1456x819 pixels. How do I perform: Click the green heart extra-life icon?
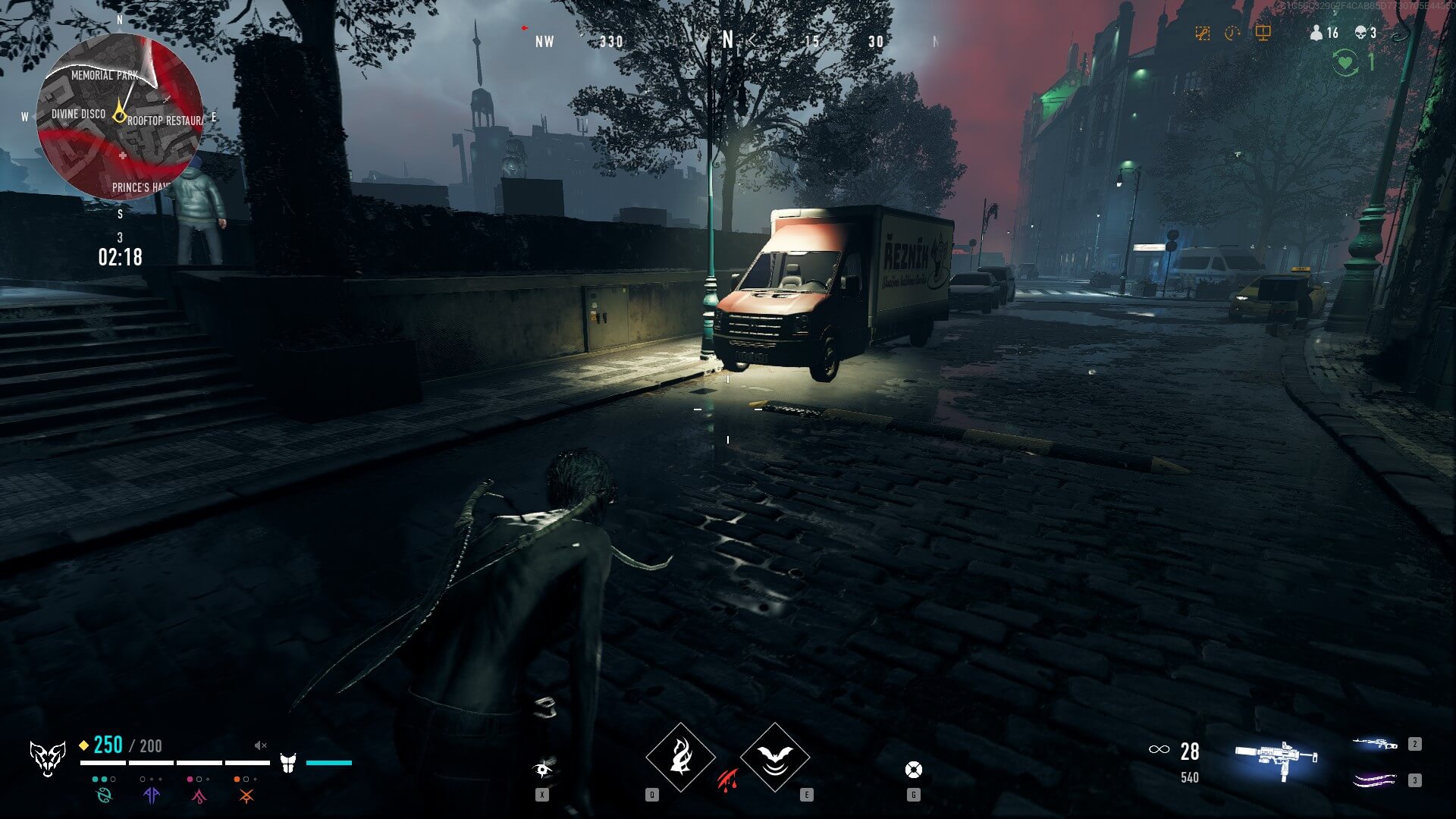coord(1345,61)
